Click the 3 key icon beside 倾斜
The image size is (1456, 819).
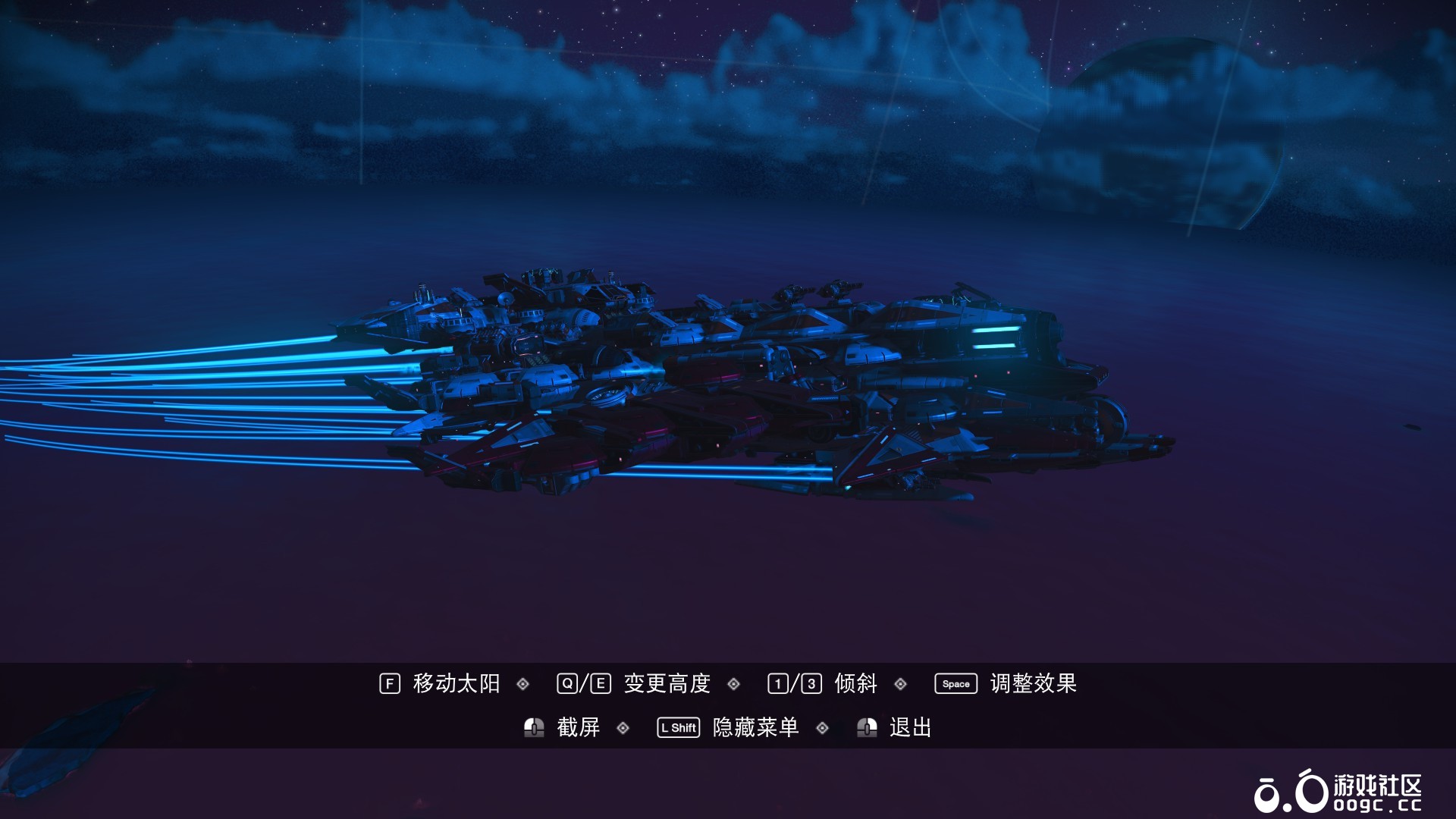tap(810, 682)
